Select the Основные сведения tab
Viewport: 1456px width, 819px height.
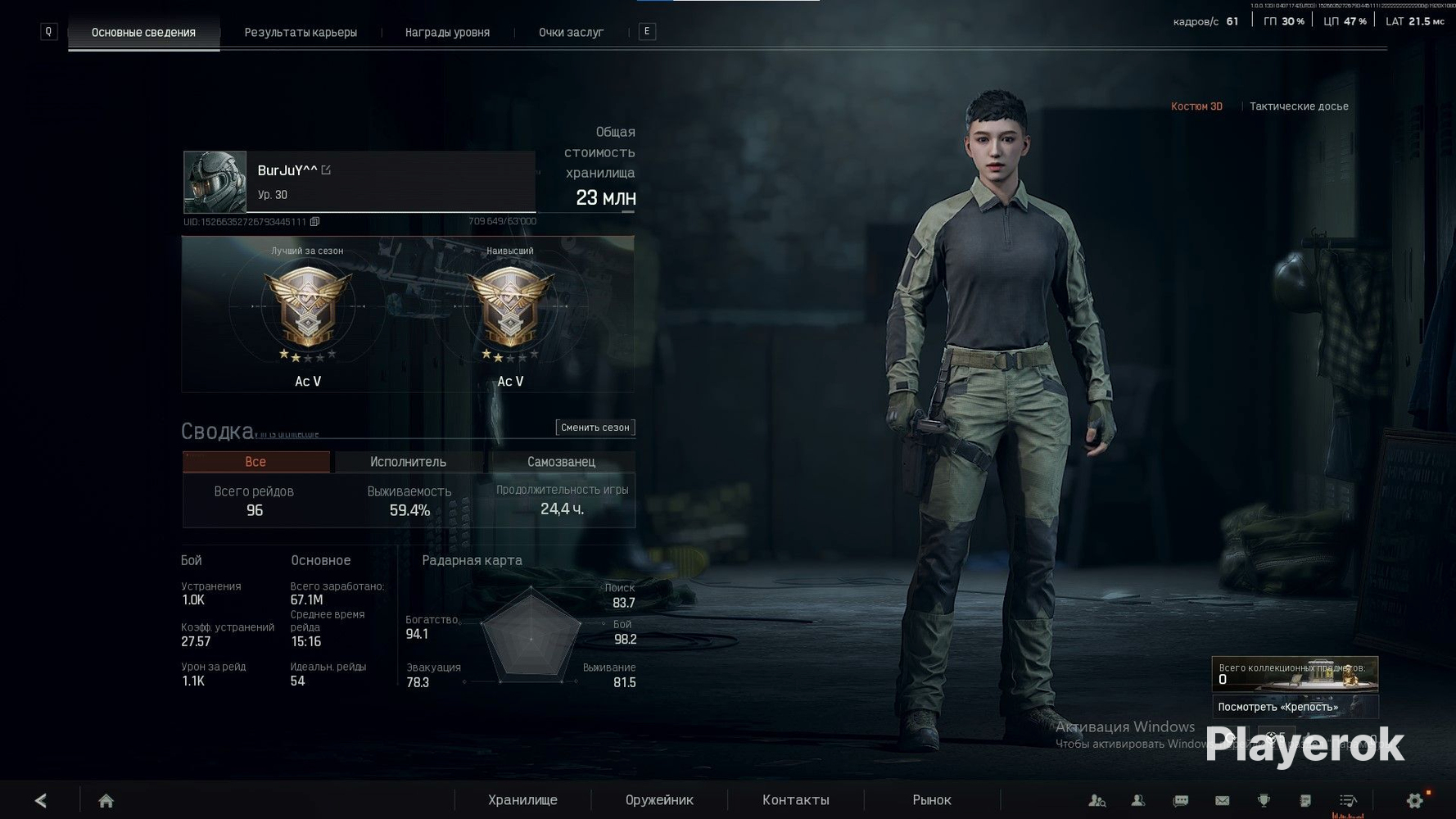point(143,33)
